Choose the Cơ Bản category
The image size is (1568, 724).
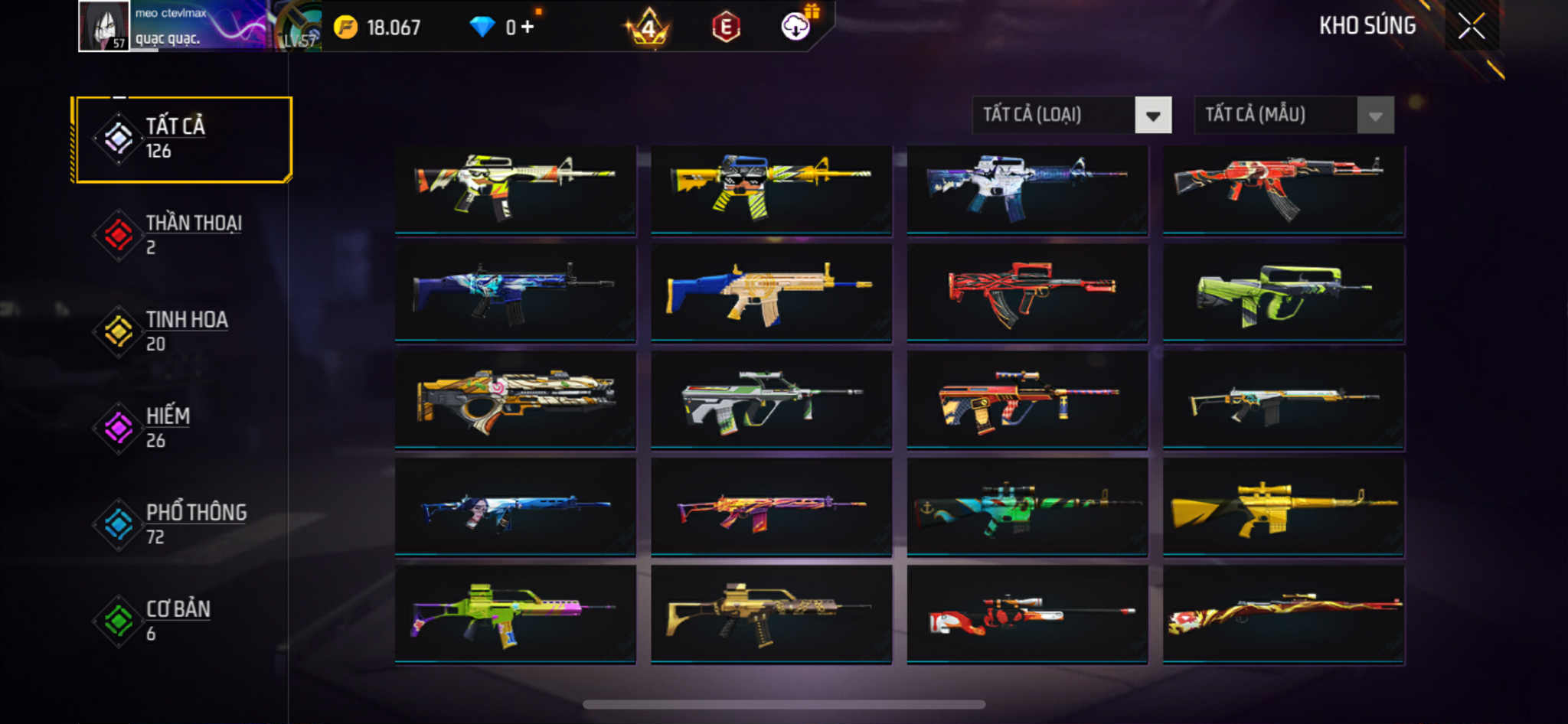point(182,621)
